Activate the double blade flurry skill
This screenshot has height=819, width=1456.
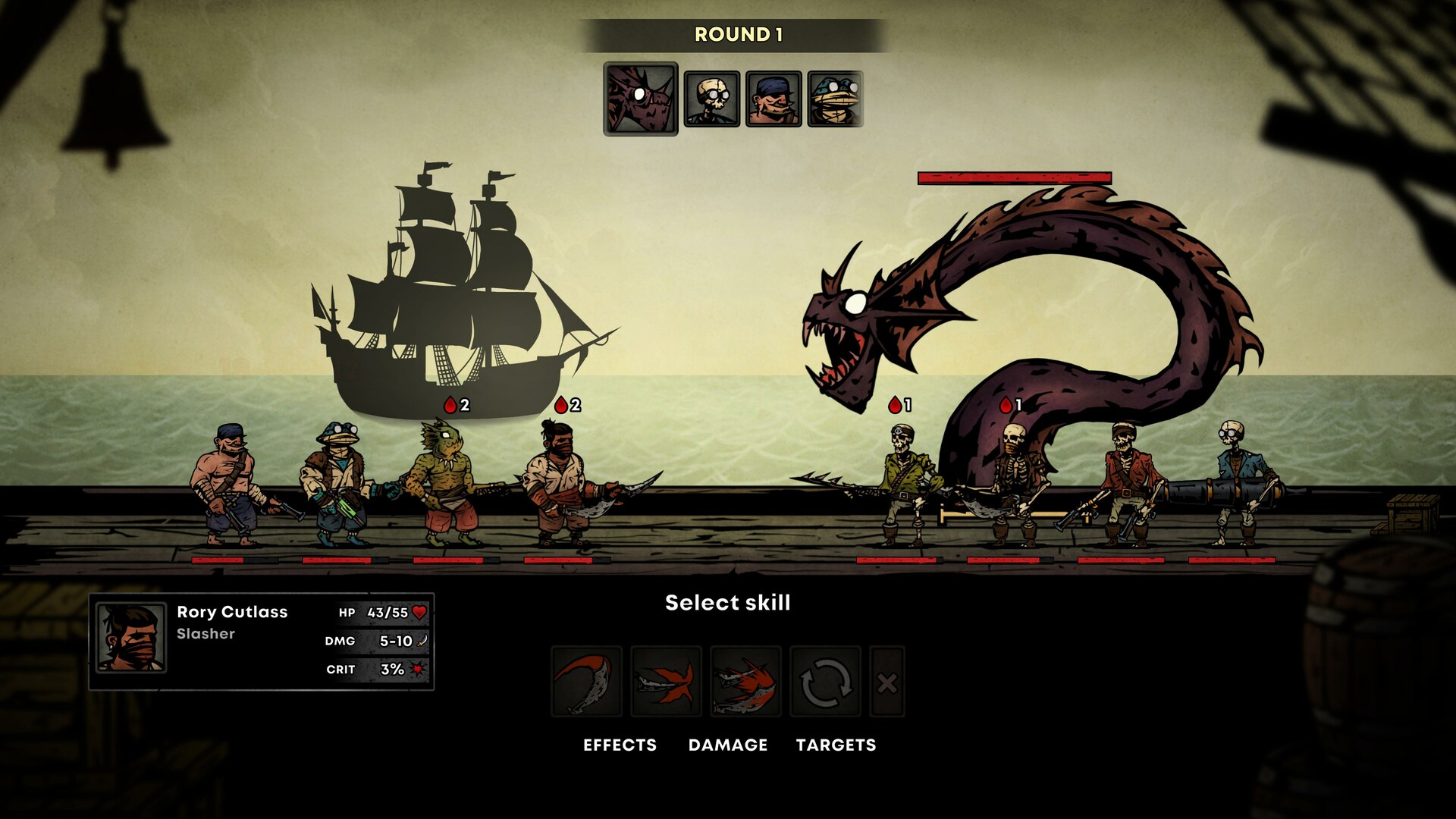coord(745,681)
